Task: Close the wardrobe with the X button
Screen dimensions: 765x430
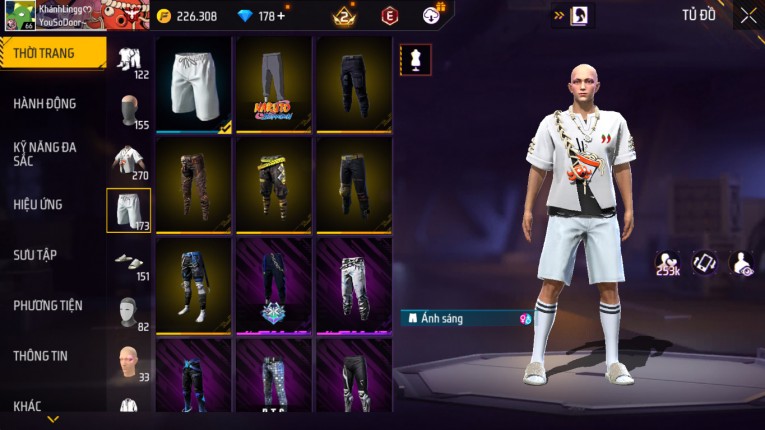Action: pos(748,15)
